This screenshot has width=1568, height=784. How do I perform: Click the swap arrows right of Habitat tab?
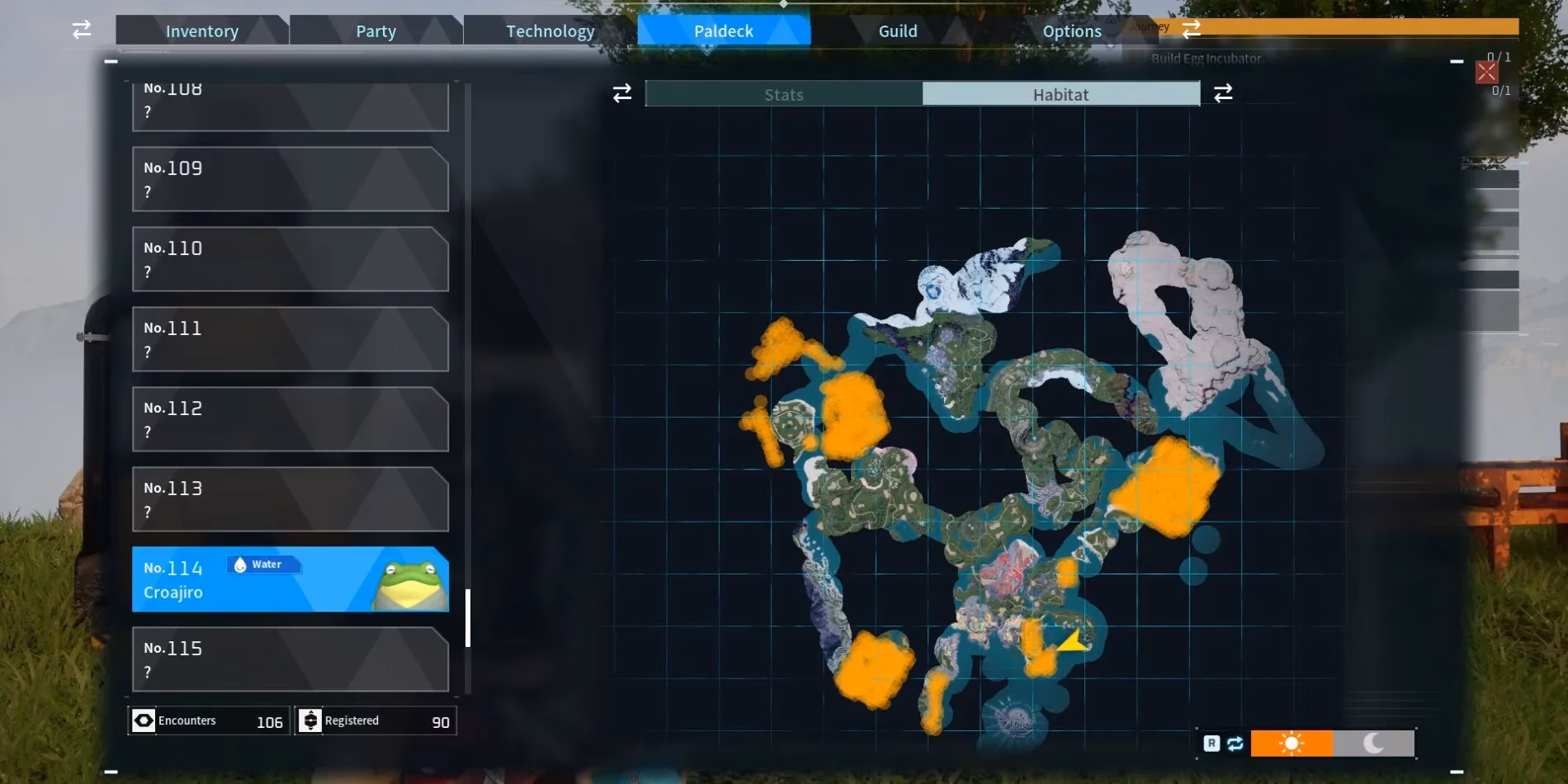[x=1223, y=93]
